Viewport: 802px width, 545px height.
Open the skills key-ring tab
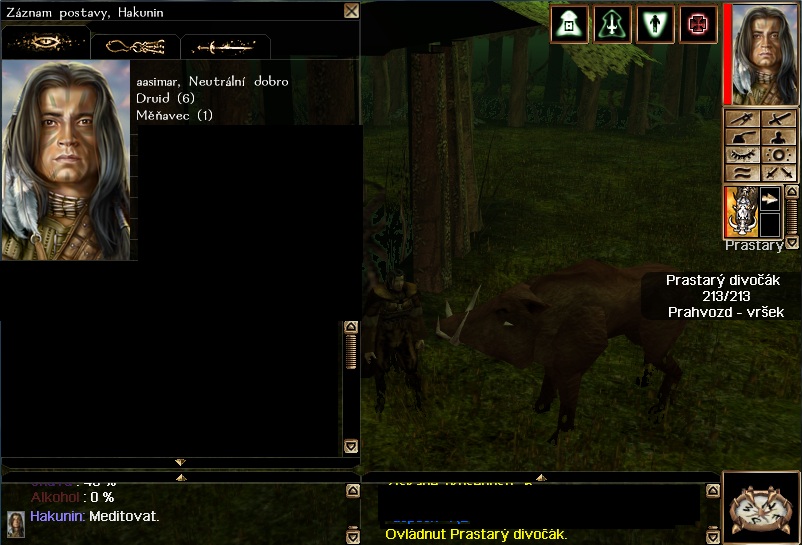(x=135, y=46)
